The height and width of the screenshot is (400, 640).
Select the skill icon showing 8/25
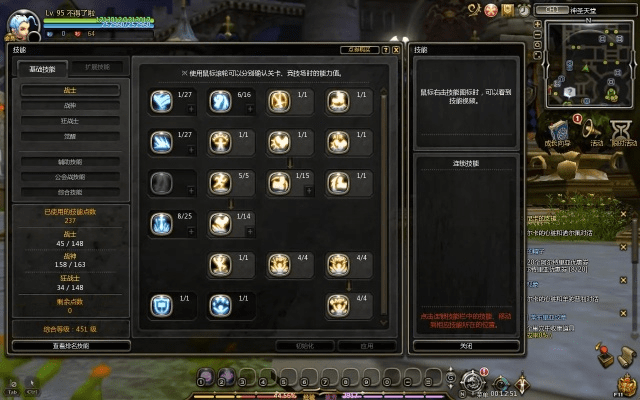[161, 223]
